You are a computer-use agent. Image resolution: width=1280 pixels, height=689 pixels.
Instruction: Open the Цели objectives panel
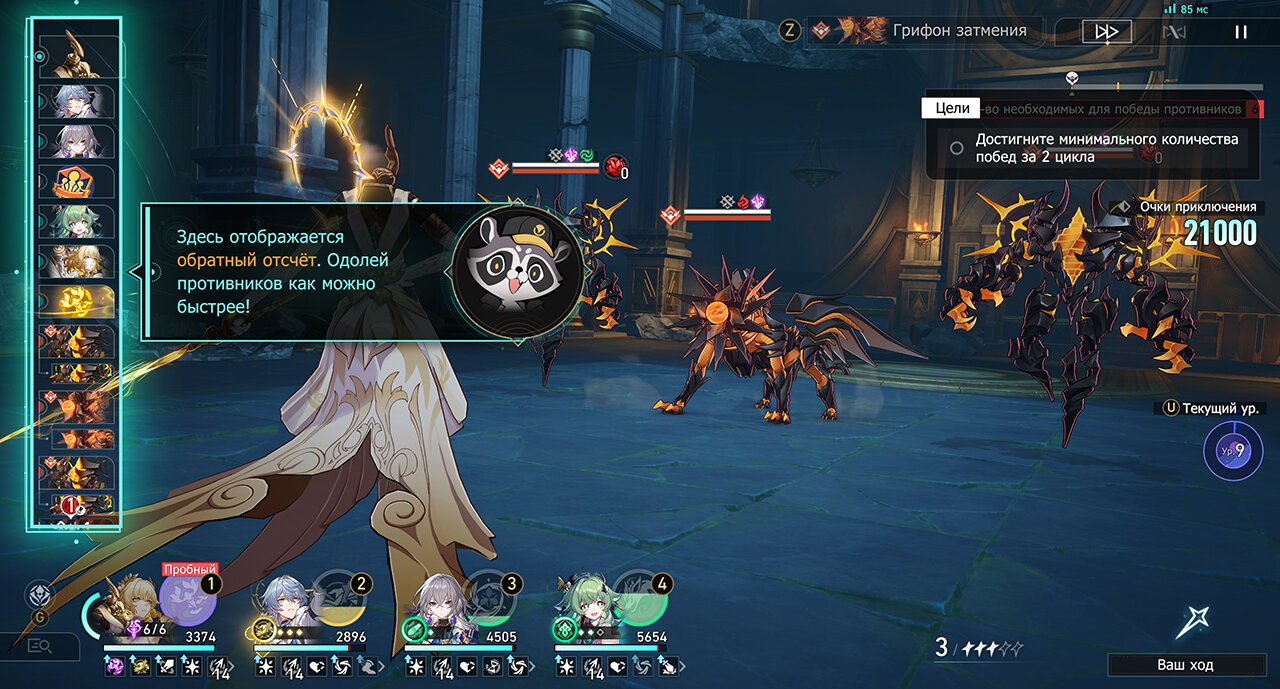952,108
